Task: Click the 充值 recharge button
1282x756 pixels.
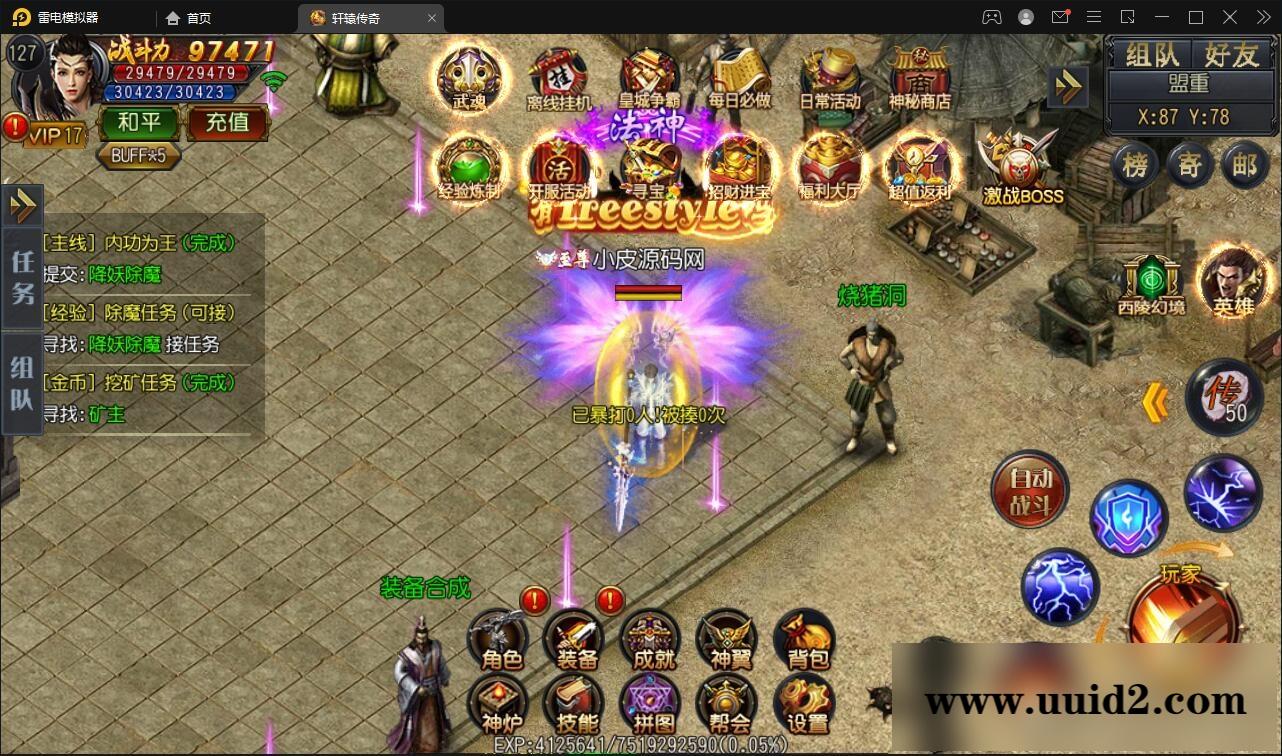Action: click(x=227, y=122)
